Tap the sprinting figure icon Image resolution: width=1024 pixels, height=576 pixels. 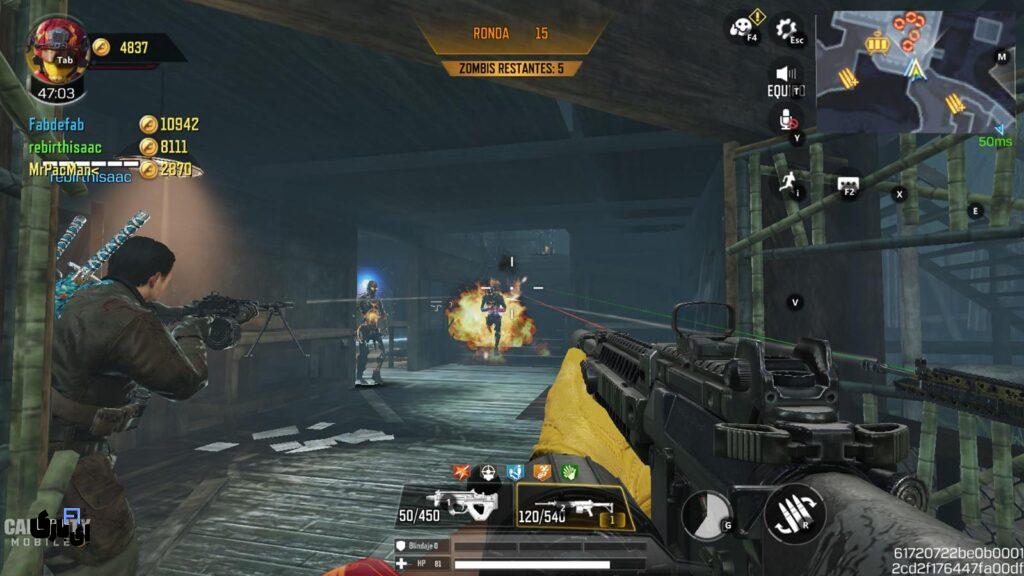[790, 180]
